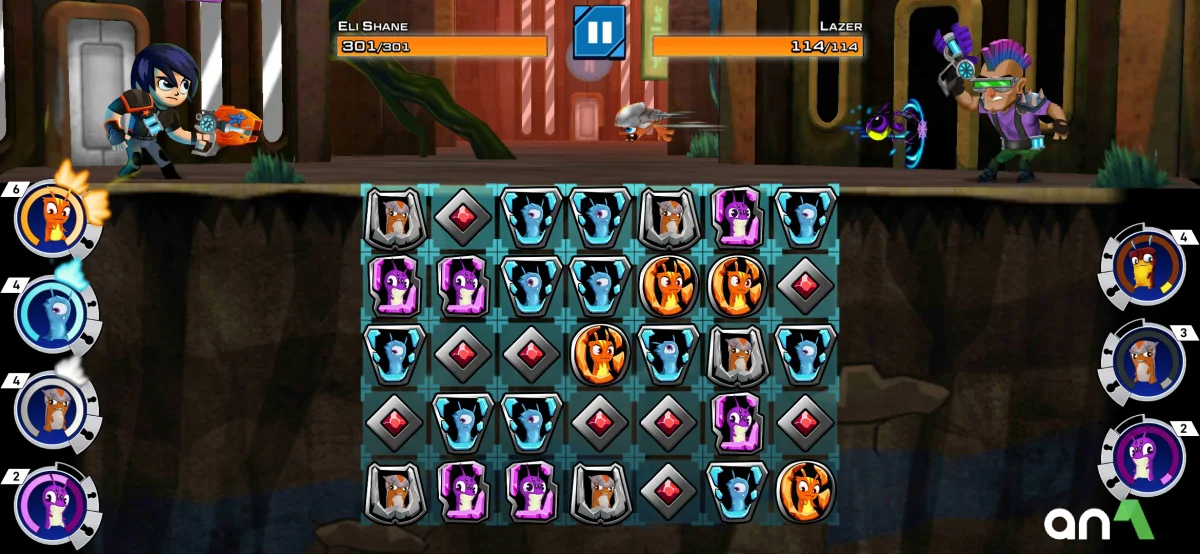Select the blue slug tile in the bottom row
The image size is (1200, 554).
click(737, 491)
